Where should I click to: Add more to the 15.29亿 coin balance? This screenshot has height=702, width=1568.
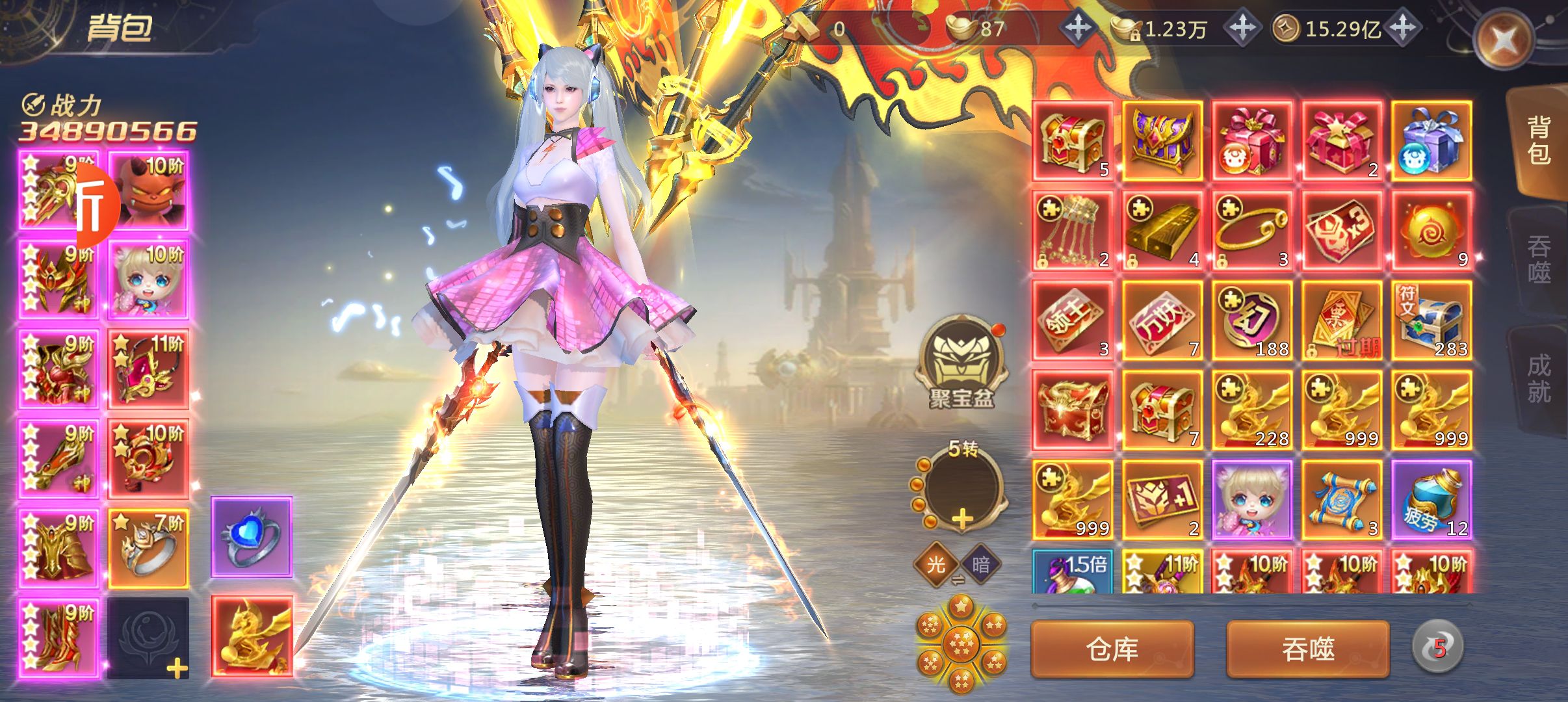tap(1403, 28)
